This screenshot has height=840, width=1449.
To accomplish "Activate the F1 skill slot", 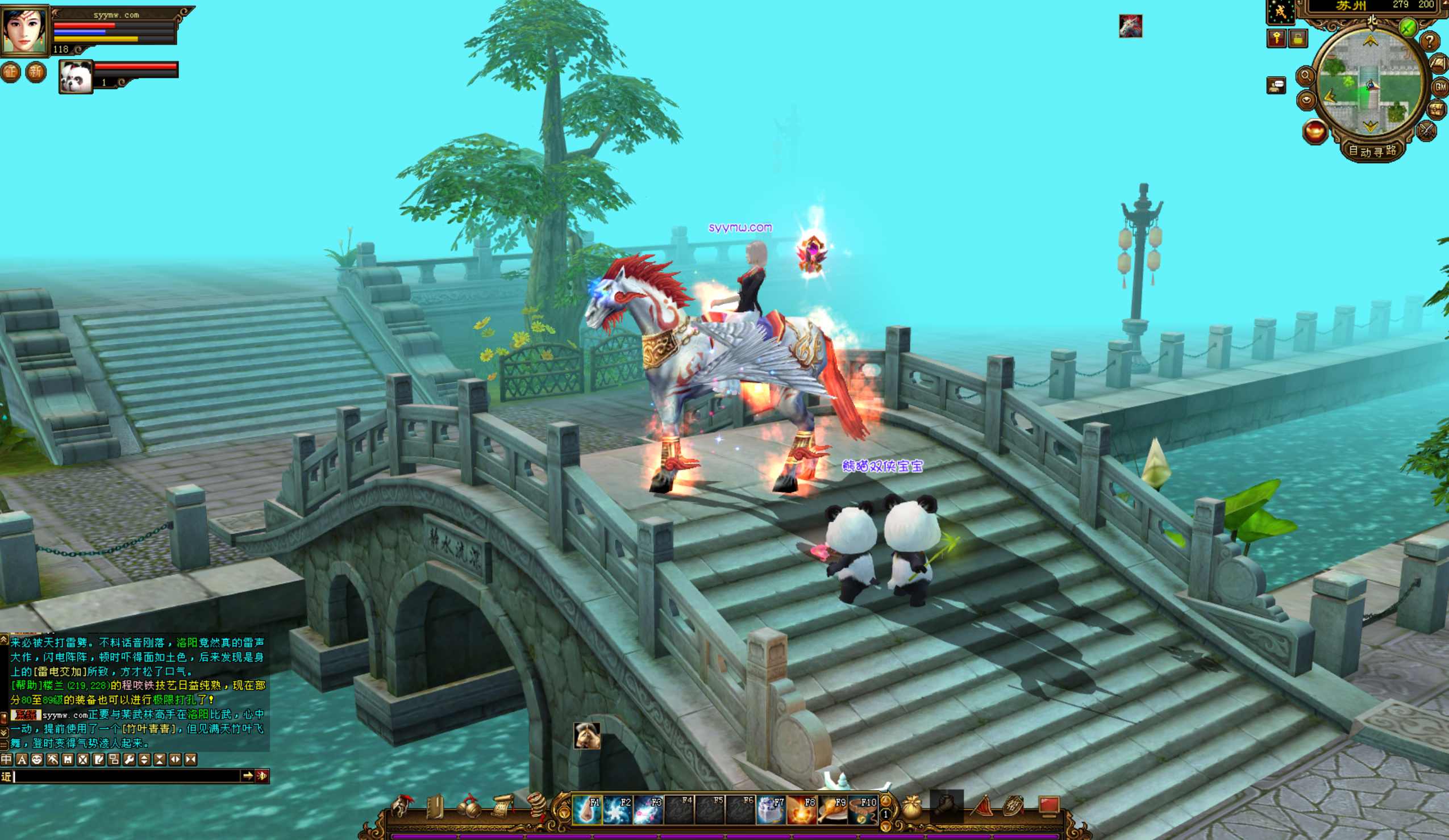I will pyautogui.click(x=586, y=809).
